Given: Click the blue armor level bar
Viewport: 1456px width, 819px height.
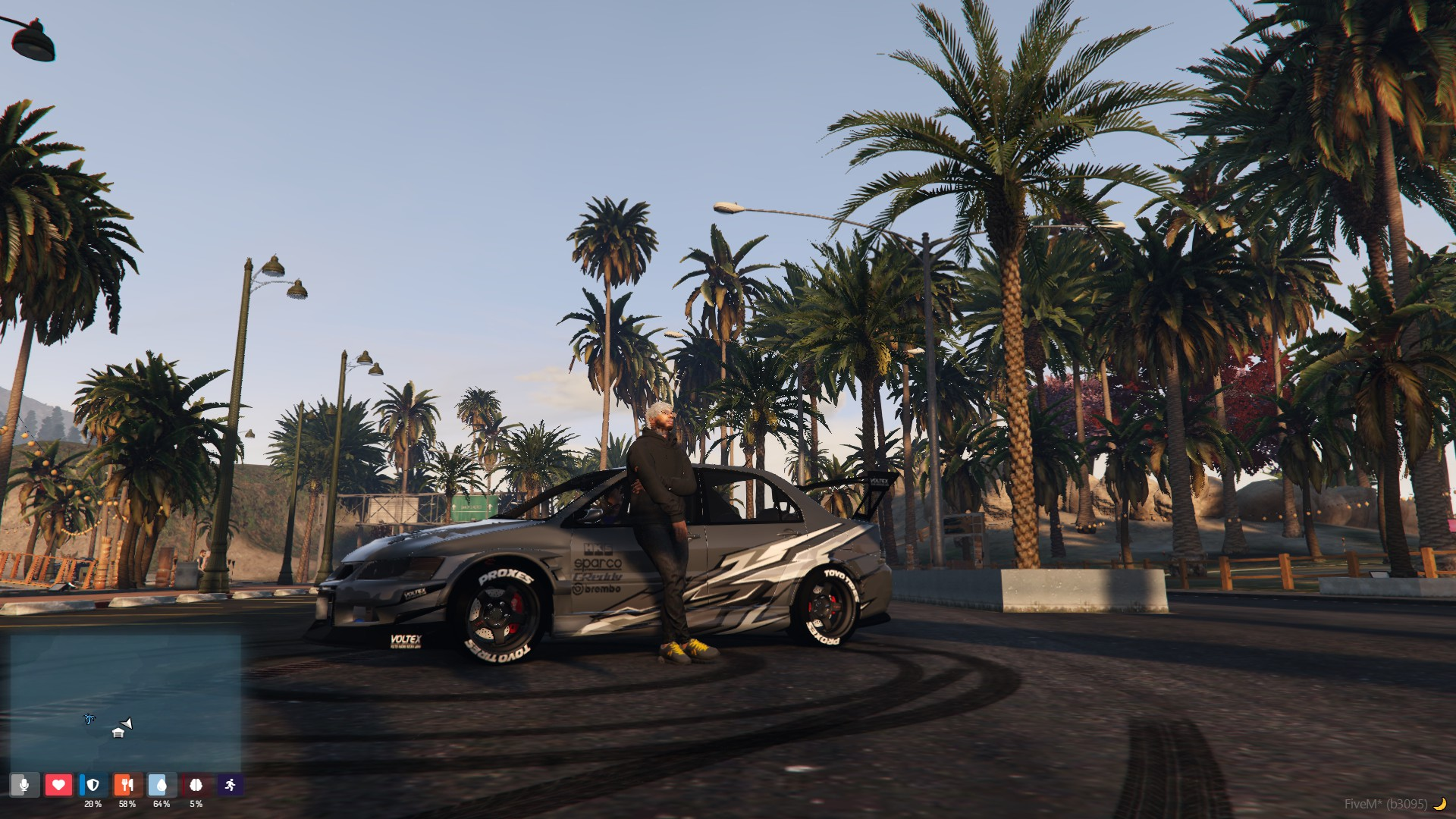Looking at the screenshot, I should click(82, 785).
